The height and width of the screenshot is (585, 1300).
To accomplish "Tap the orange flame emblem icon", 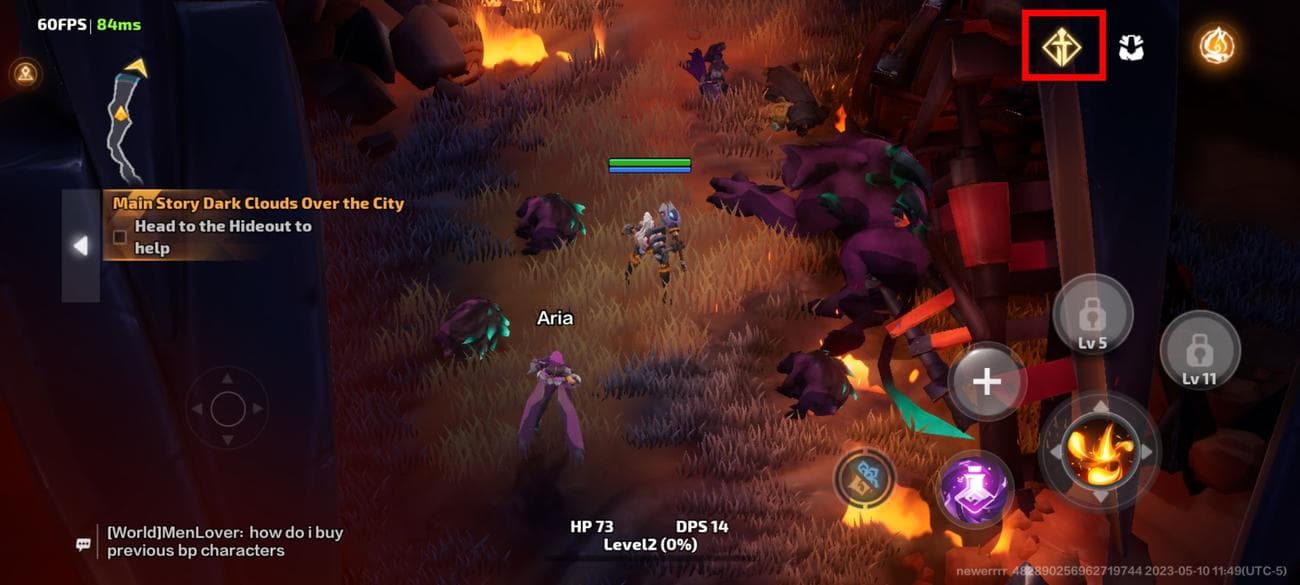I will 1216,45.
